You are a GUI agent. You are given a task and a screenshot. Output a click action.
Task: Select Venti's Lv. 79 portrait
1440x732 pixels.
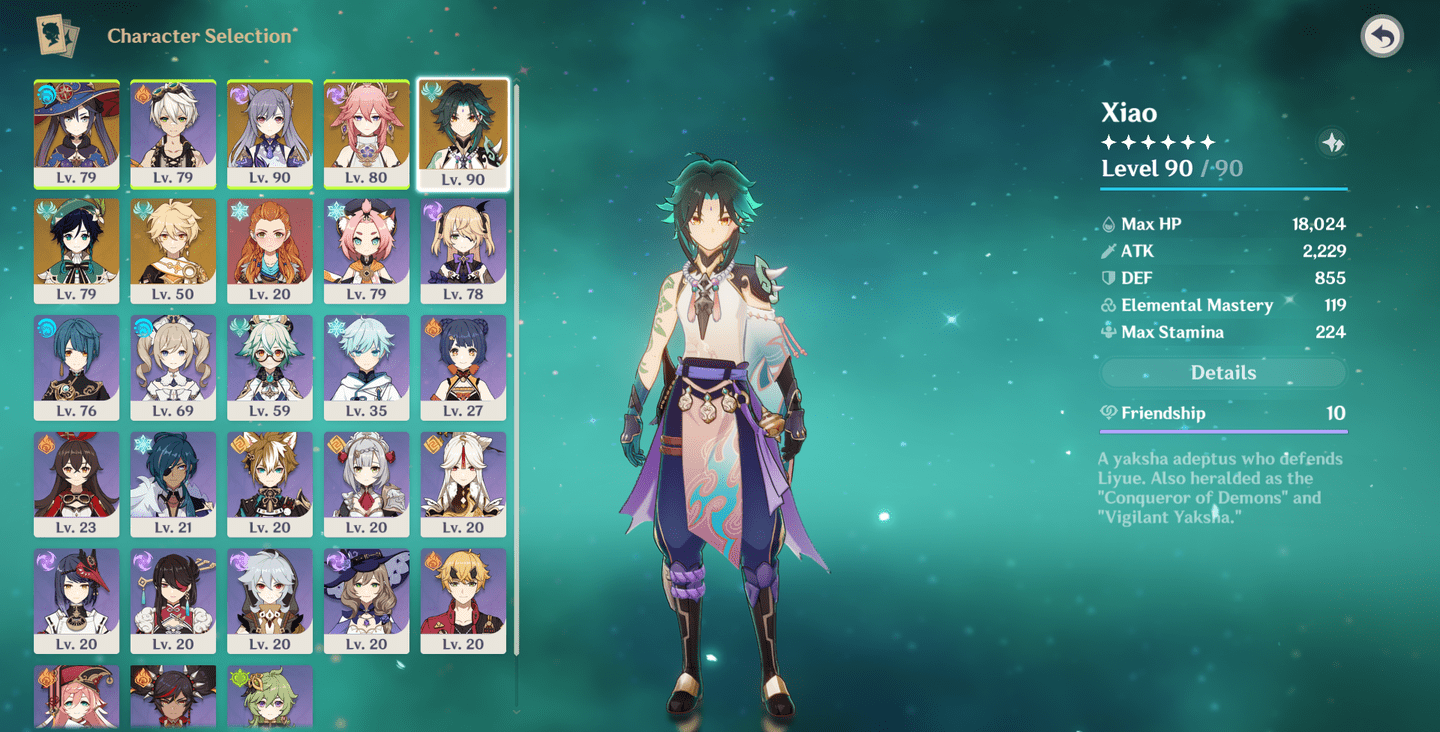(x=77, y=251)
